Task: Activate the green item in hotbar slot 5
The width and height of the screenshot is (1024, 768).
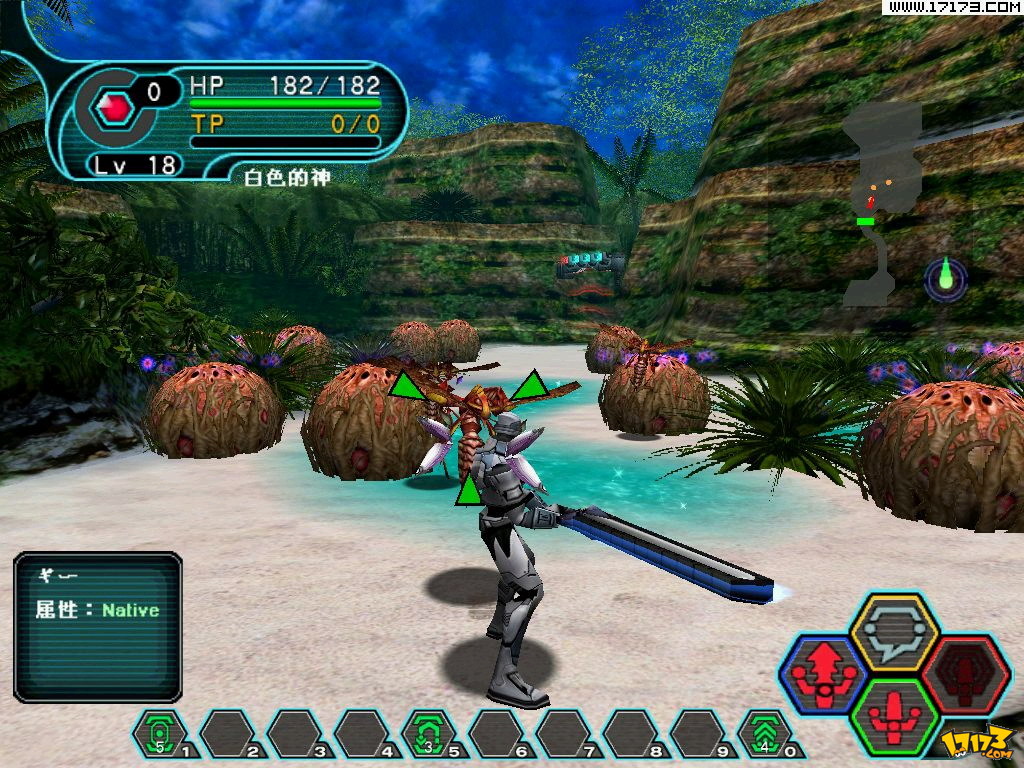Action: [x=428, y=733]
